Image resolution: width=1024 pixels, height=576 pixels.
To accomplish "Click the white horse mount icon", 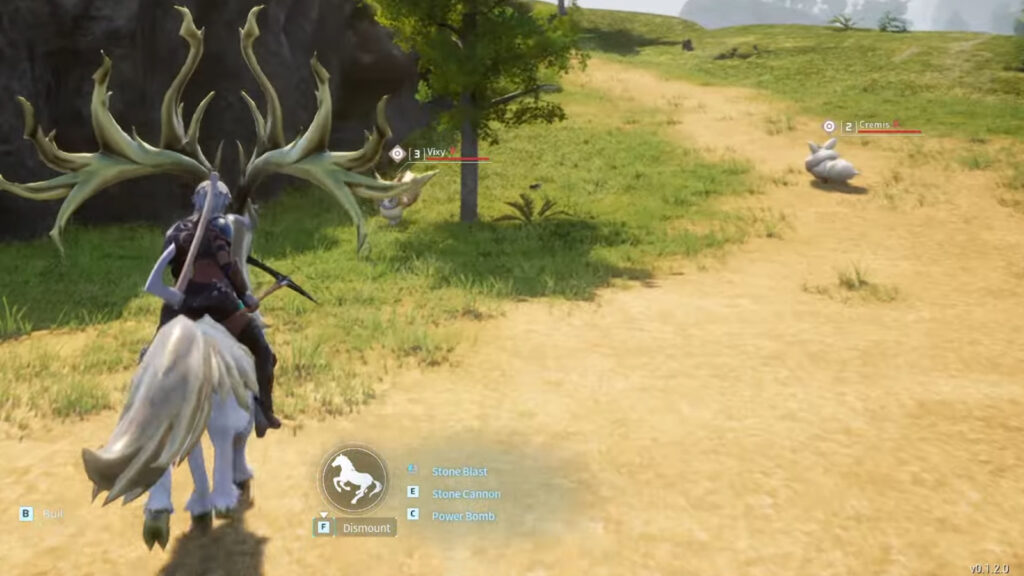I will (x=354, y=479).
